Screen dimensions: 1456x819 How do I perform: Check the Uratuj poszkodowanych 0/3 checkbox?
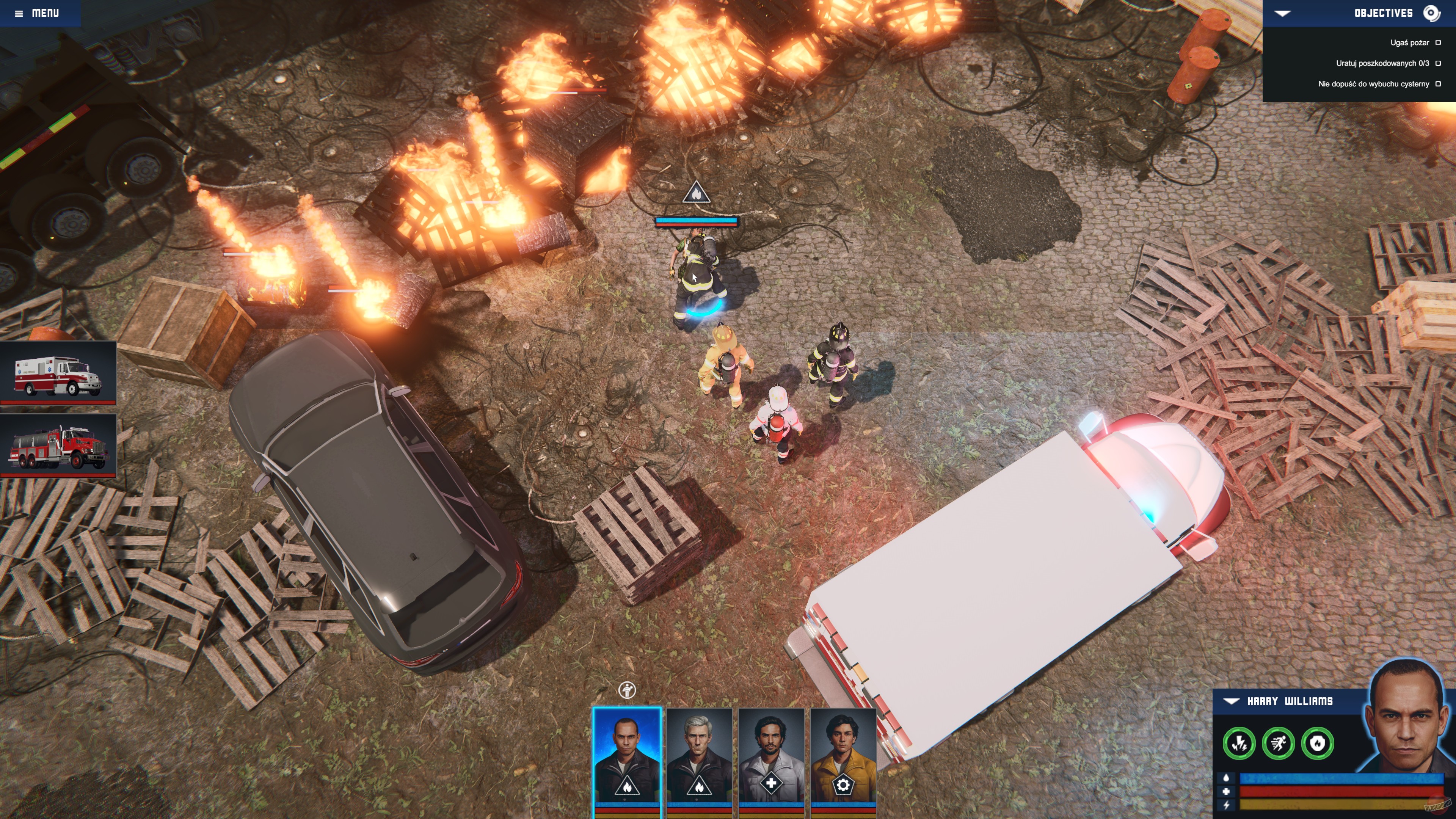(x=1439, y=64)
